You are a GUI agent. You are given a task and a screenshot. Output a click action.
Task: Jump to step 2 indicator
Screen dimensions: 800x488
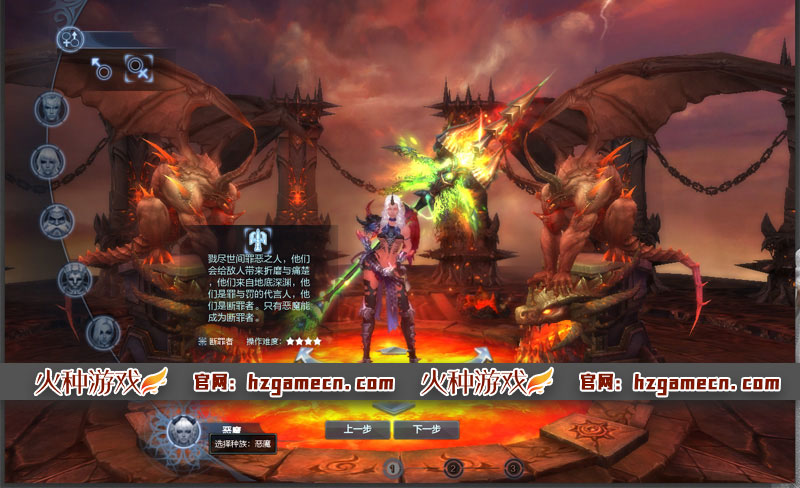453,467
